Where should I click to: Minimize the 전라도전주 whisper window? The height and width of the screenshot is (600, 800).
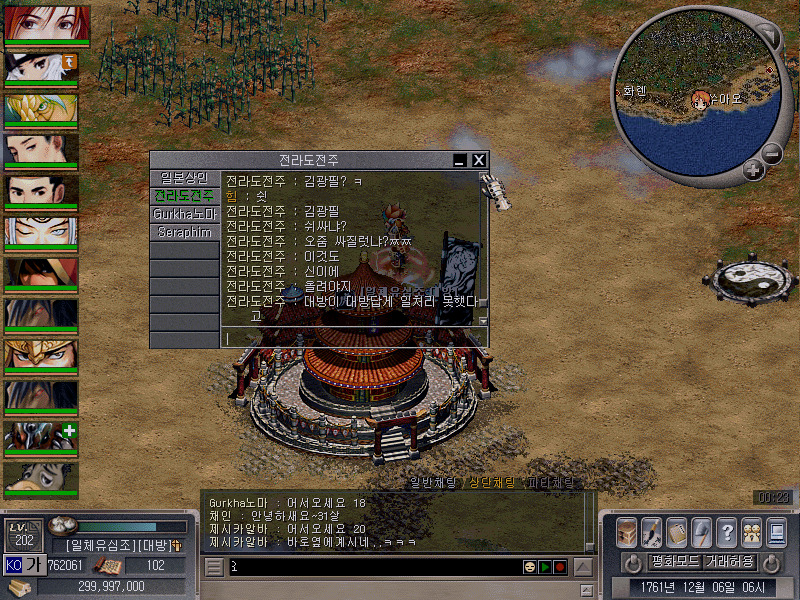(x=460, y=160)
